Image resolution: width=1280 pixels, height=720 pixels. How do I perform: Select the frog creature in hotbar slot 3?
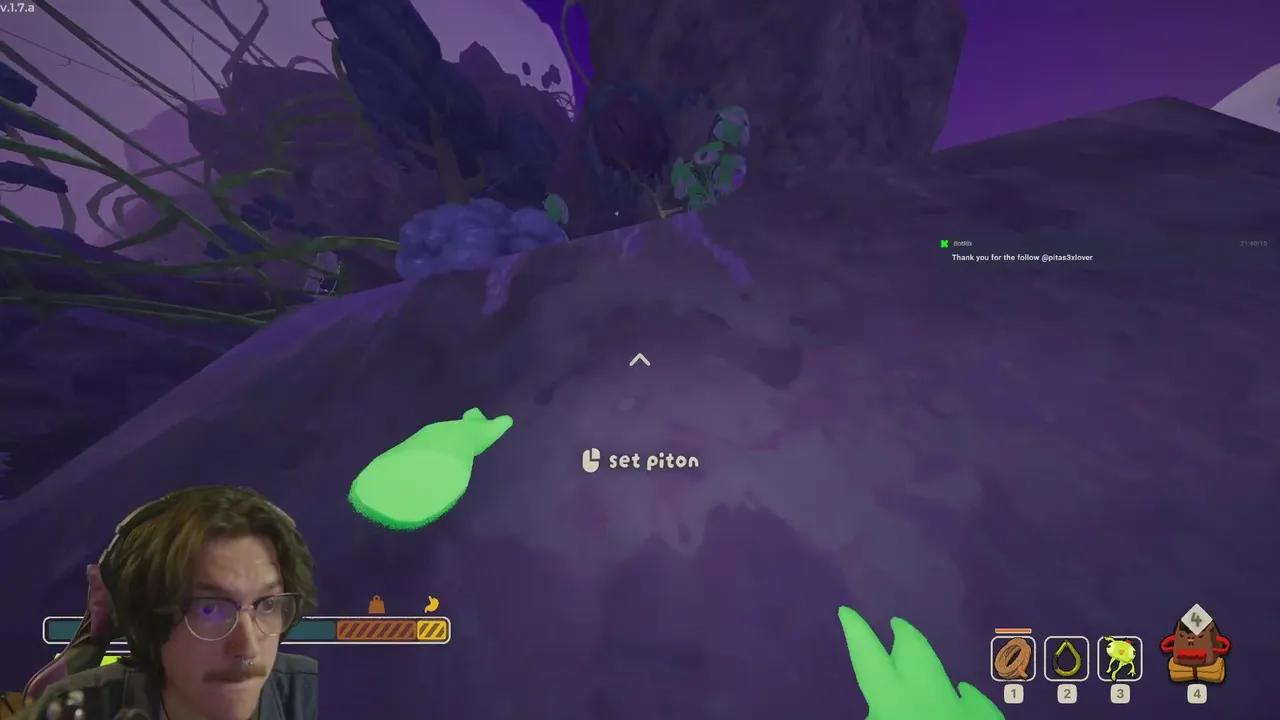point(1119,657)
